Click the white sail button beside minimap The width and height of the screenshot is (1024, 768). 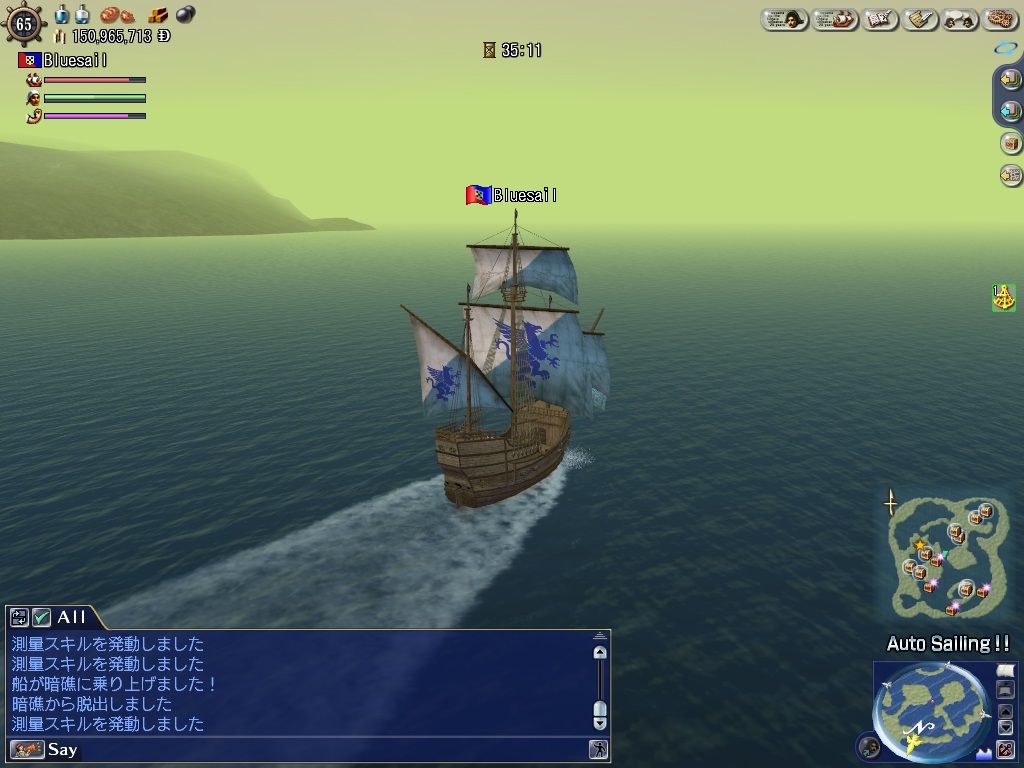point(1006,670)
